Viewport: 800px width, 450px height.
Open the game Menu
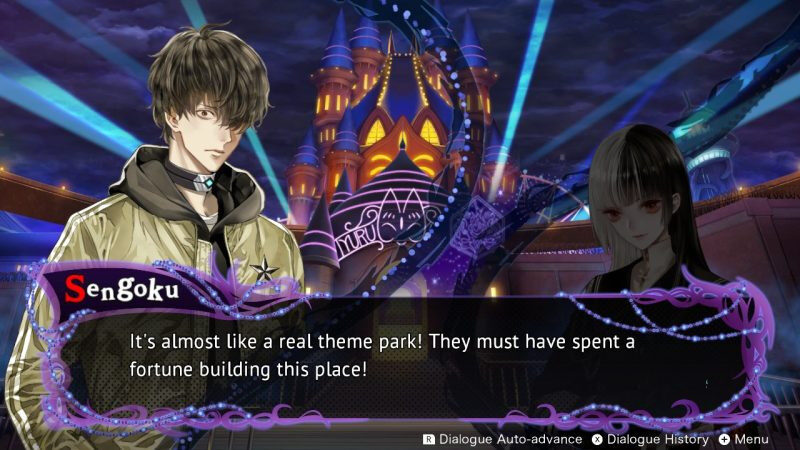point(743,439)
